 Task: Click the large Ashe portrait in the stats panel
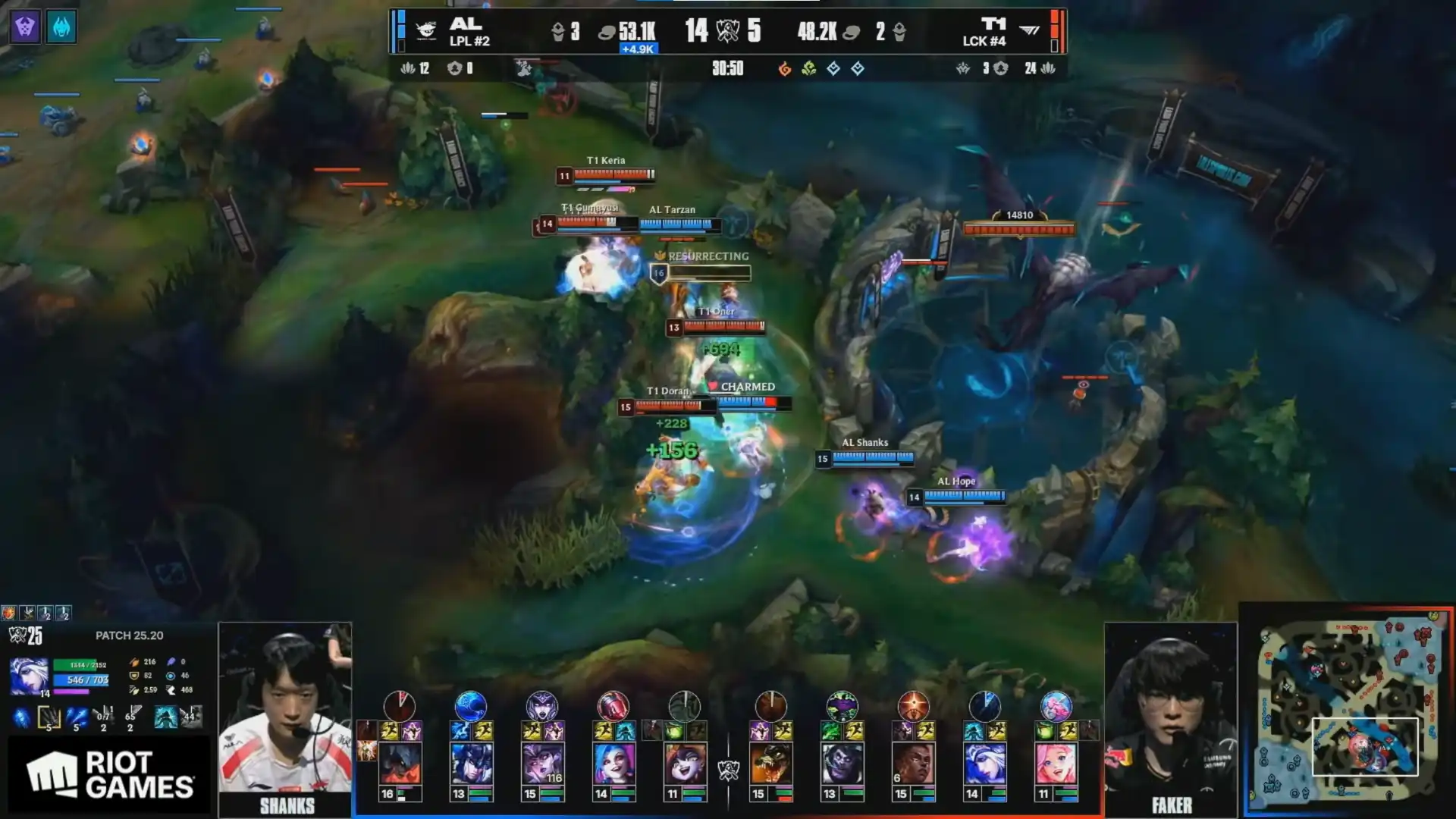29,676
